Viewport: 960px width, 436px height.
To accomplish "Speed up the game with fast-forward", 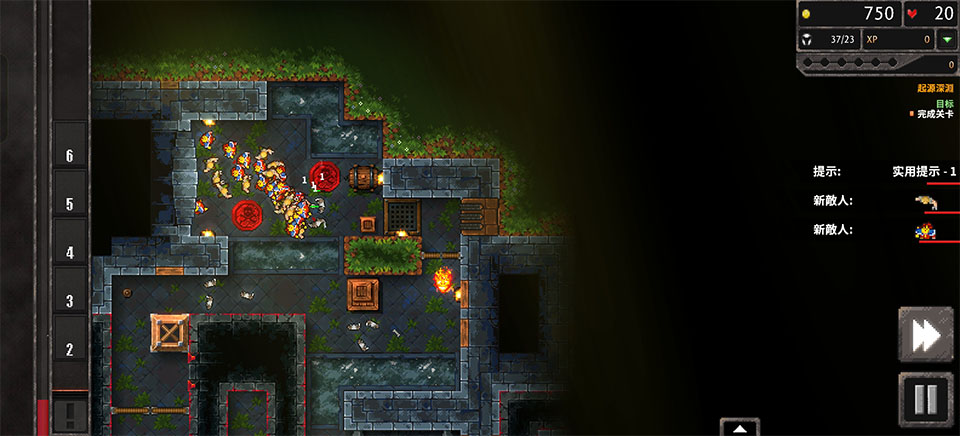I will click(925, 335).
